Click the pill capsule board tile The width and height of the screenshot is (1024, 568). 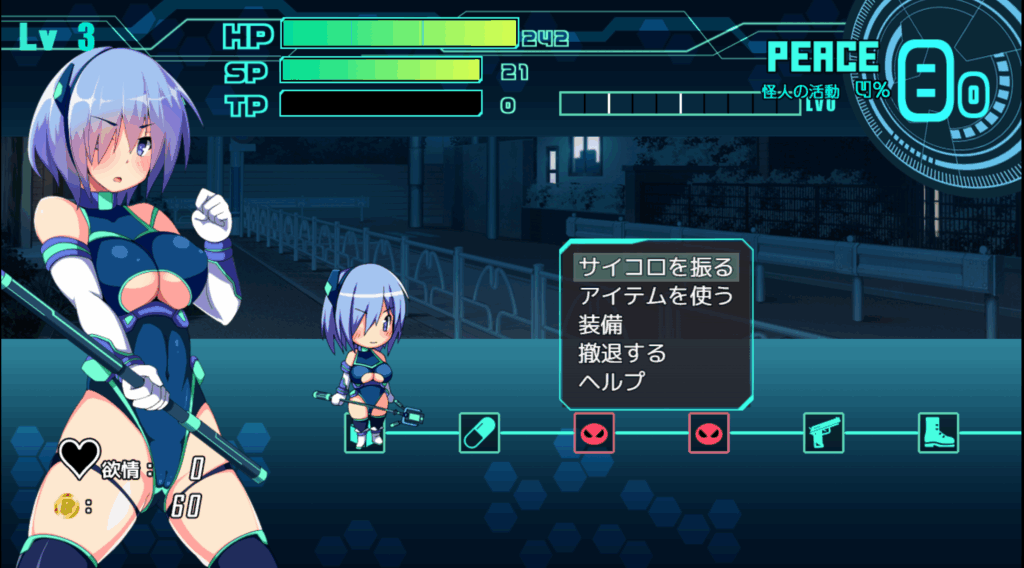479,433
